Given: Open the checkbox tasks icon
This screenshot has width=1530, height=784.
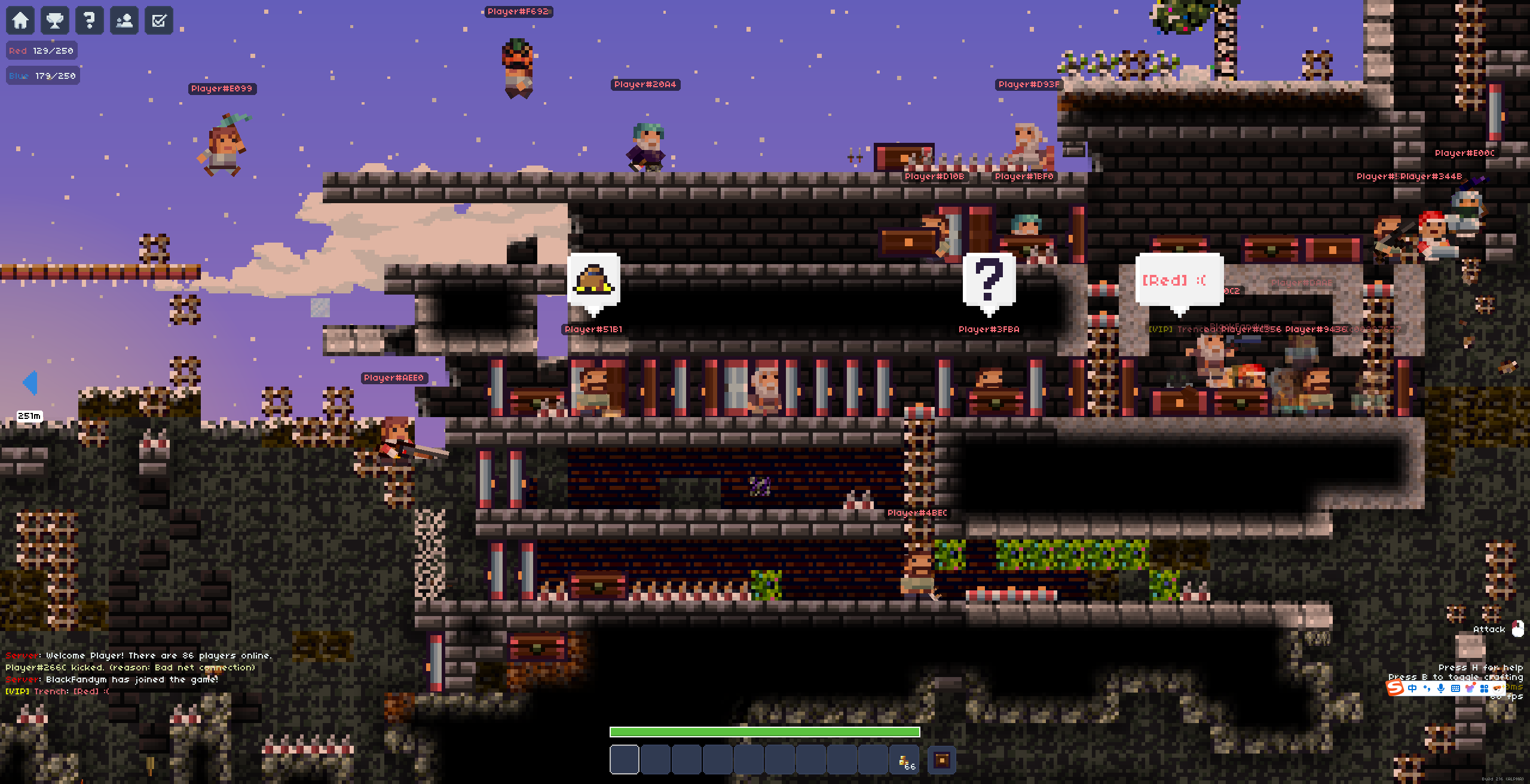Looking at the screenshot, I should point(159,20).
